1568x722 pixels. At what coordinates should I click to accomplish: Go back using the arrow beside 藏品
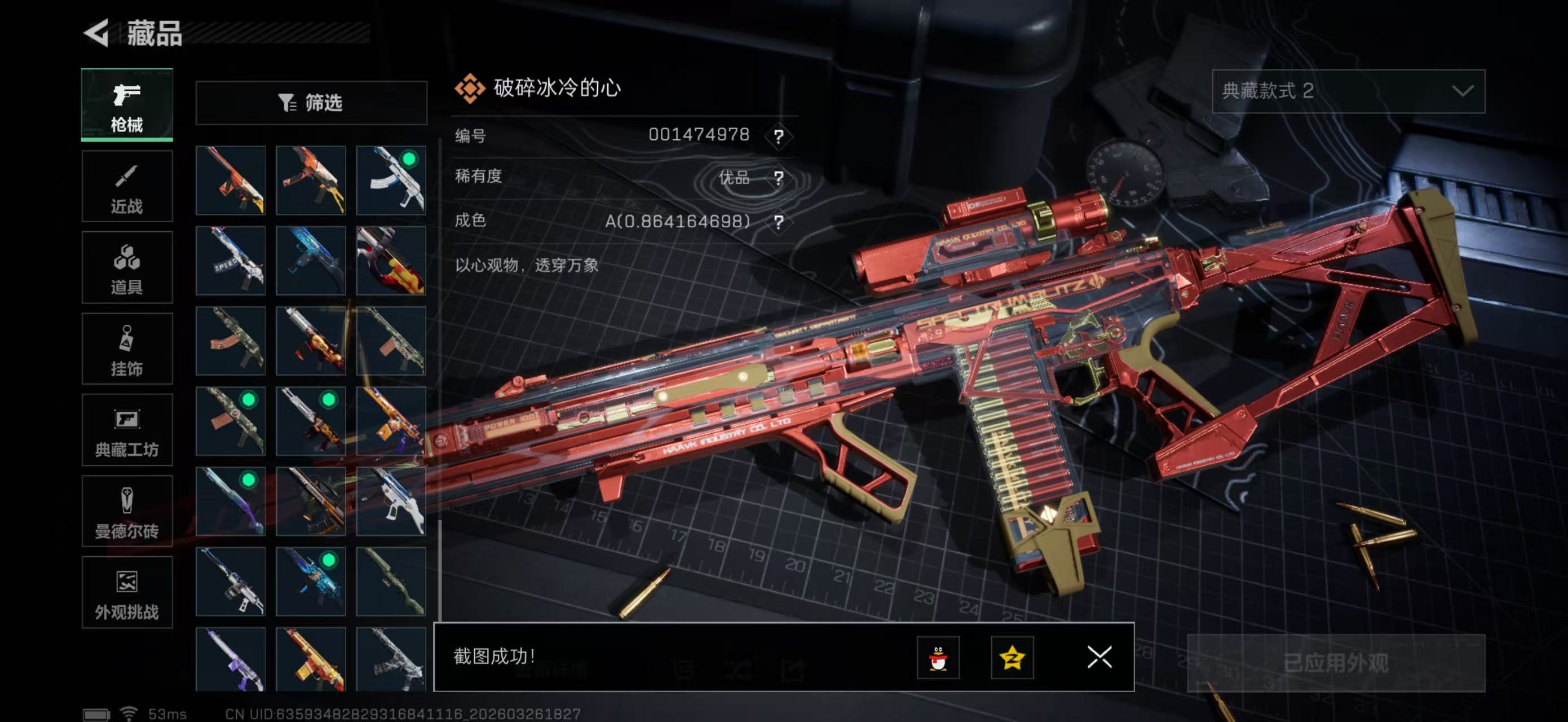pos(98,33)
